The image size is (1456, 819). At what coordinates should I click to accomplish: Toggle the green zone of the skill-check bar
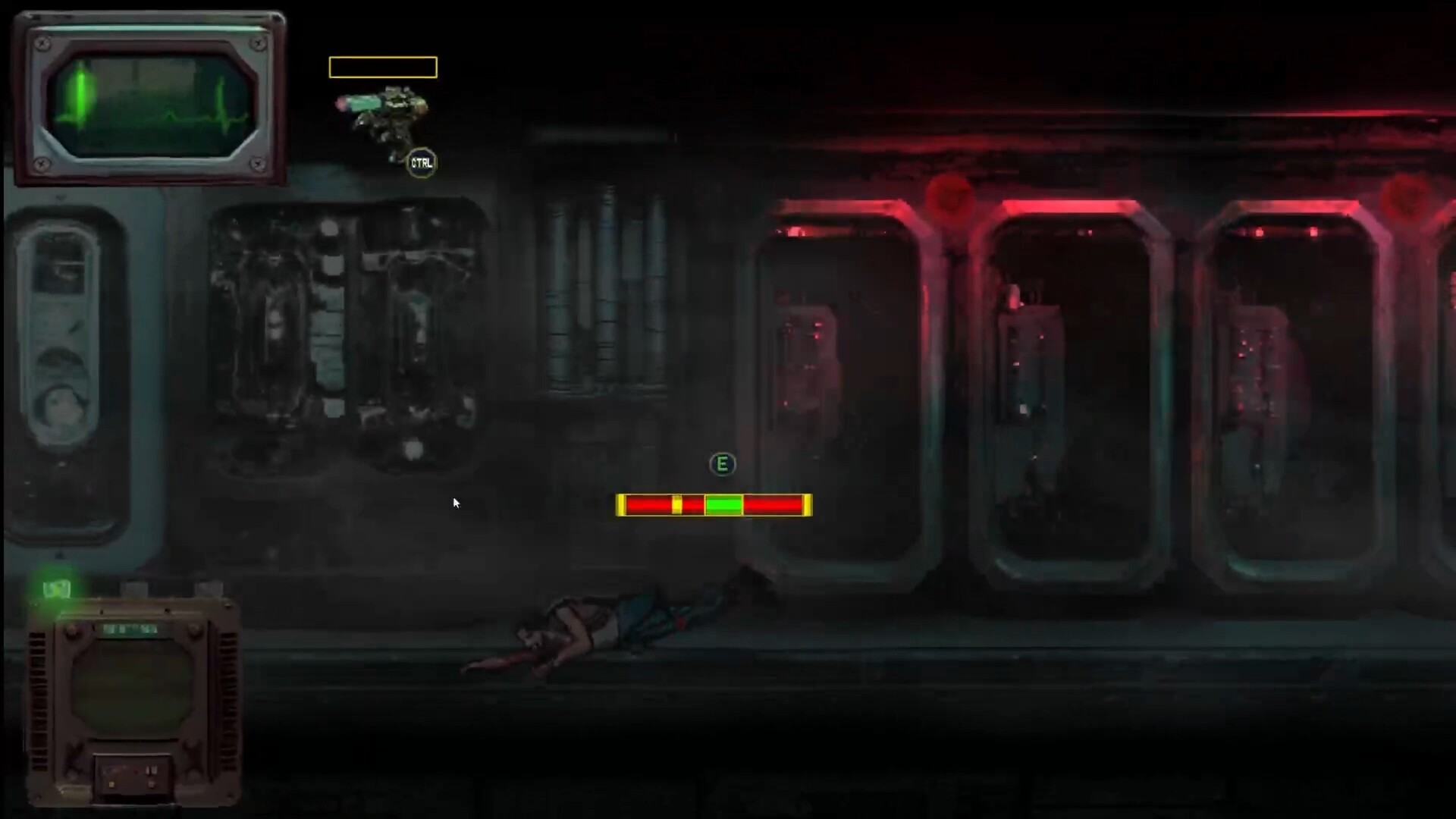[x=724, y=504]
